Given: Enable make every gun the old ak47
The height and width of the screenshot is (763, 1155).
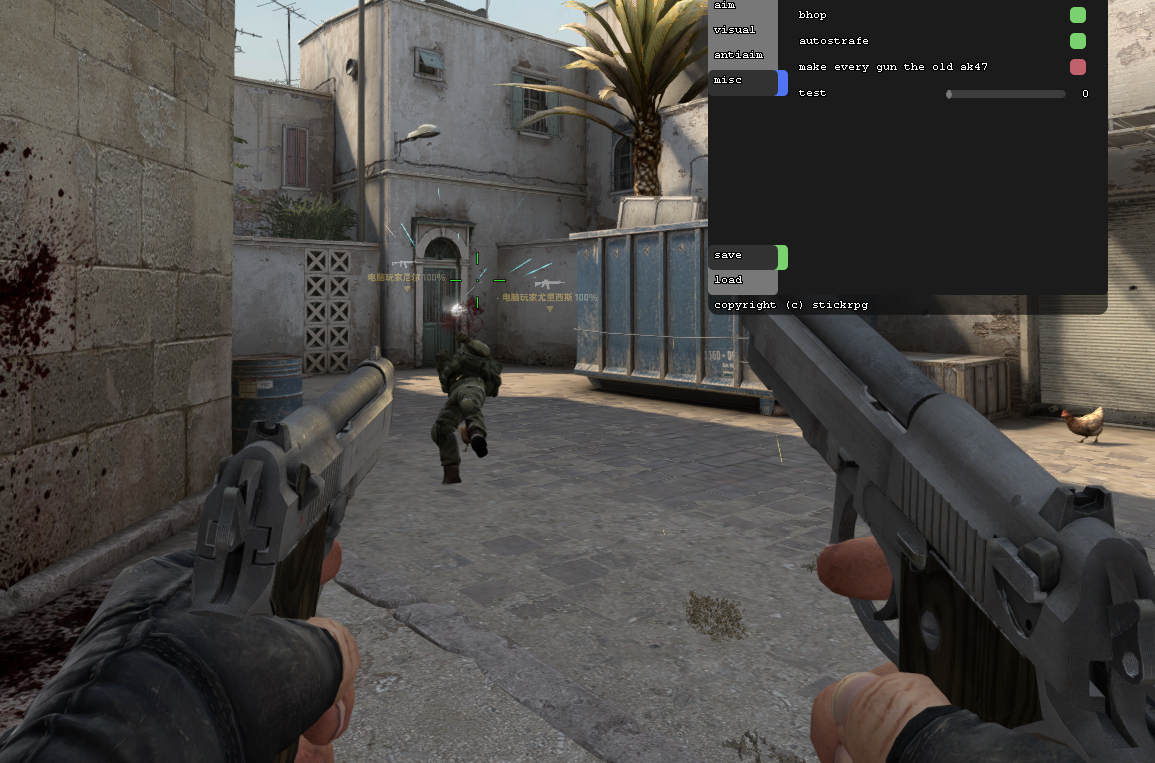Looking at the screenshot, I should (1077, 67).
